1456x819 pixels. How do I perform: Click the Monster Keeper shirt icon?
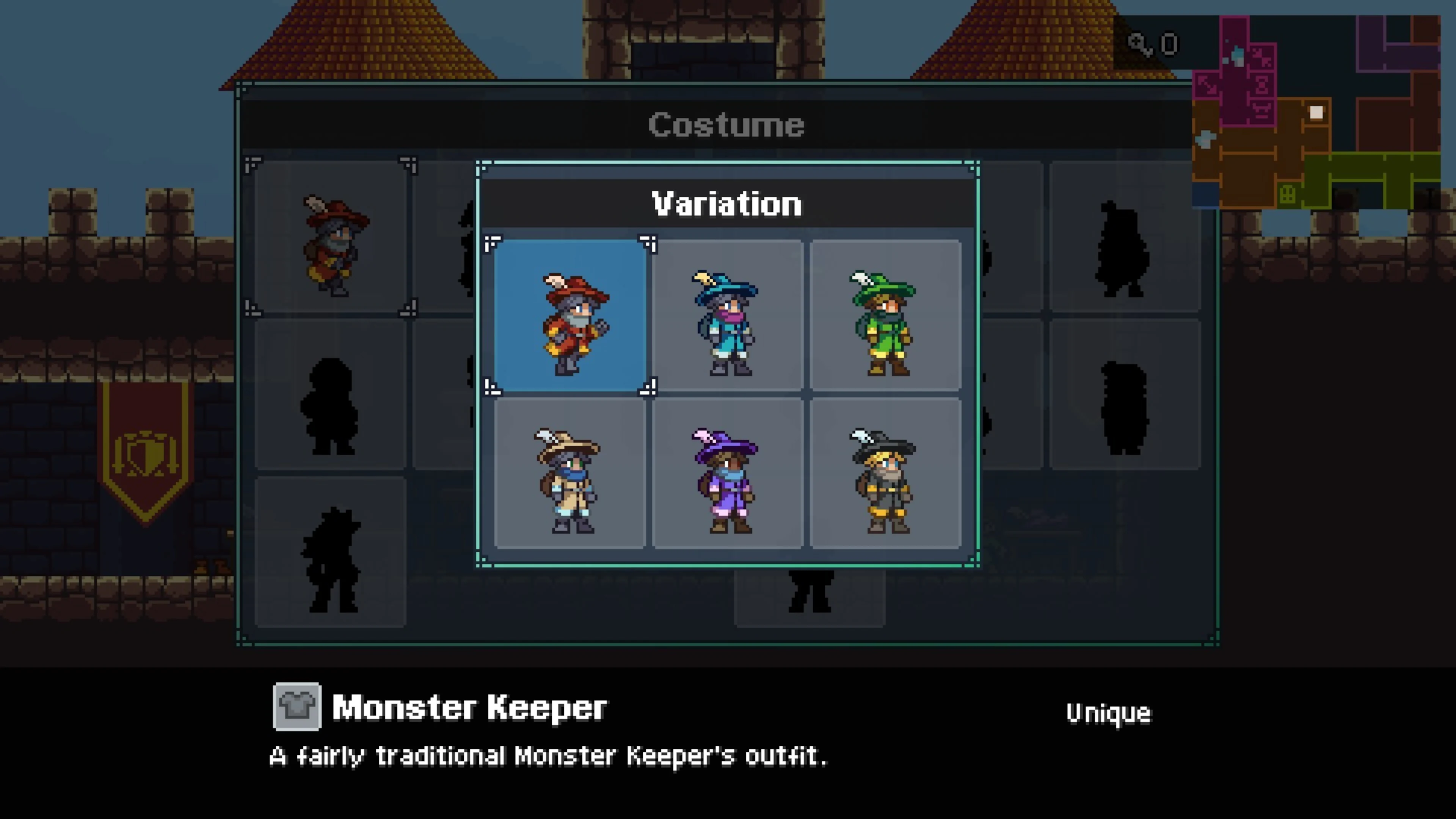(297, 707)
